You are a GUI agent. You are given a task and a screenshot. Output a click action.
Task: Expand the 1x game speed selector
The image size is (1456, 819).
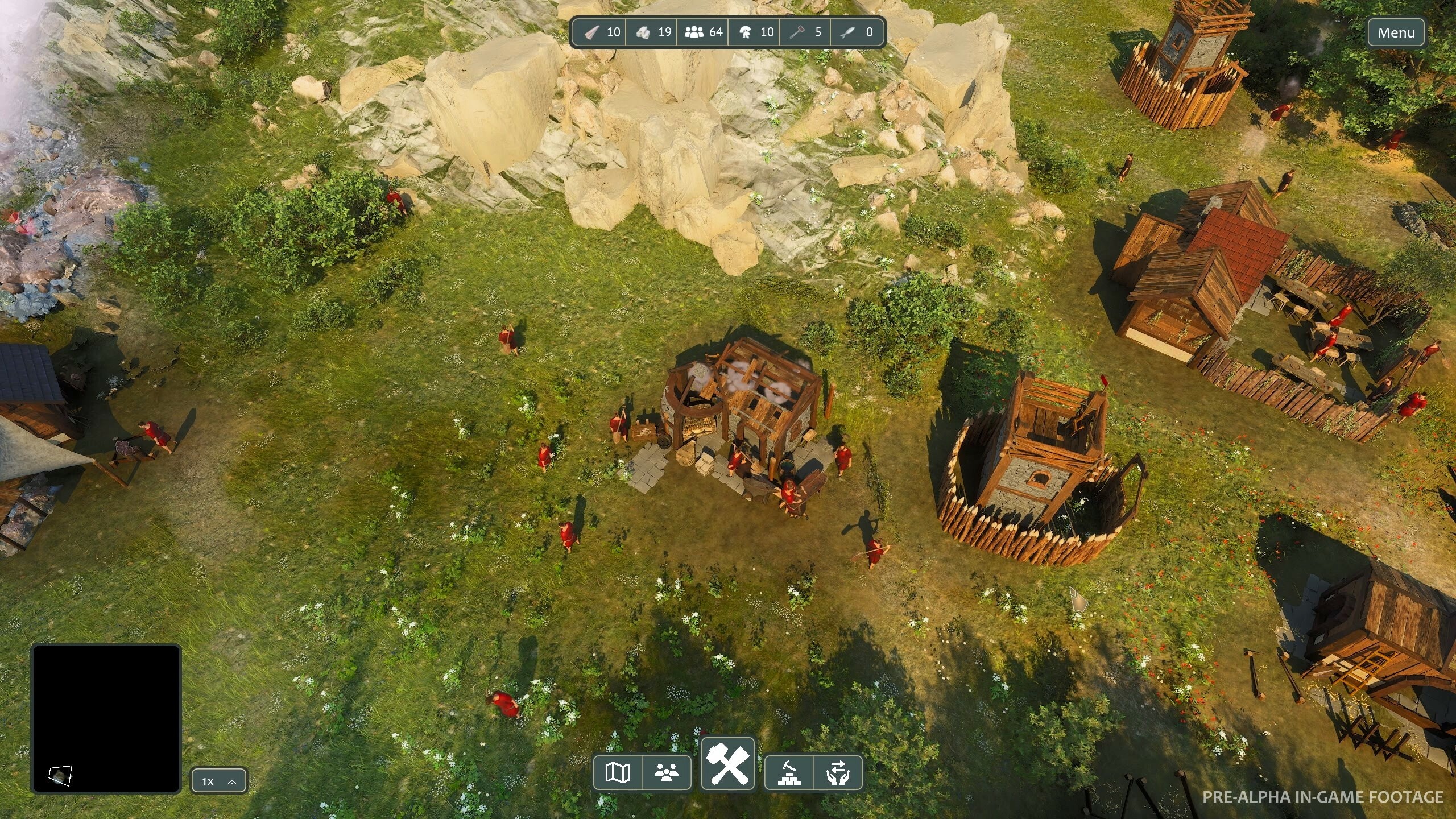[219, 781]
